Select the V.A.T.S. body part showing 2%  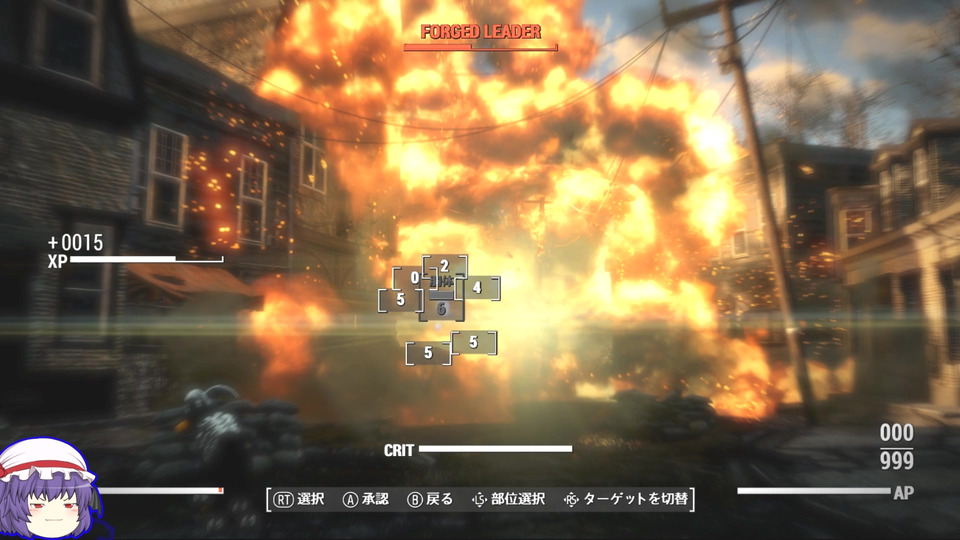pos(445,266)
